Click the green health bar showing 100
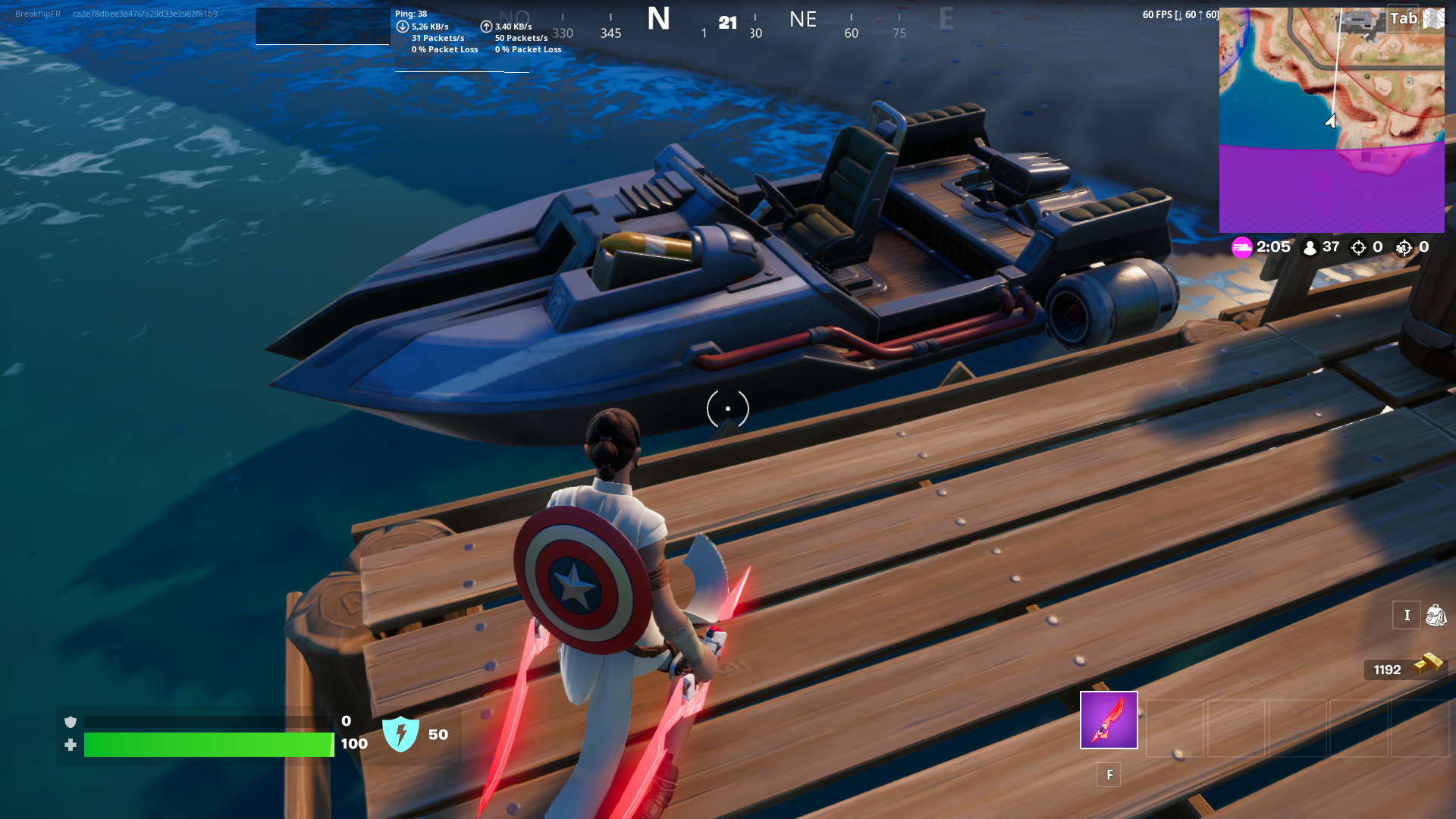The image size is (1456, 819). (209, 745)
